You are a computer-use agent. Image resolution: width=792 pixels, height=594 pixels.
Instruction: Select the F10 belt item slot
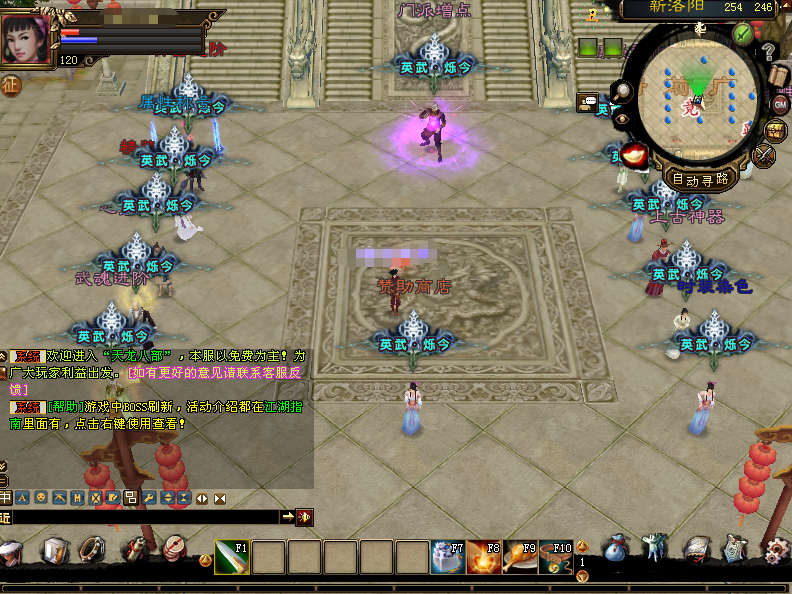(x=556, y=557)
